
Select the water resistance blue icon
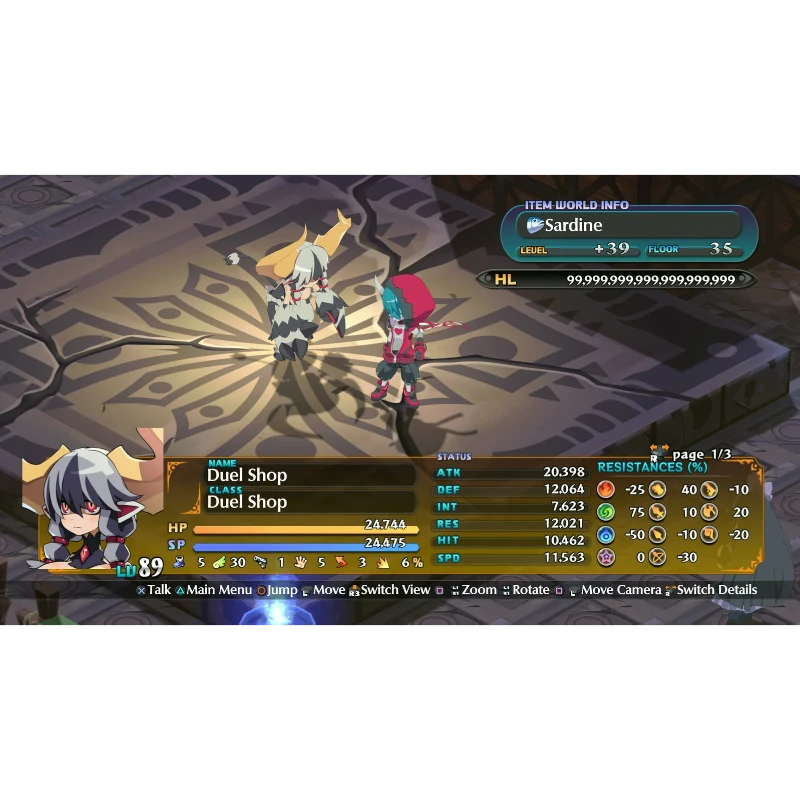click(606, 535)
